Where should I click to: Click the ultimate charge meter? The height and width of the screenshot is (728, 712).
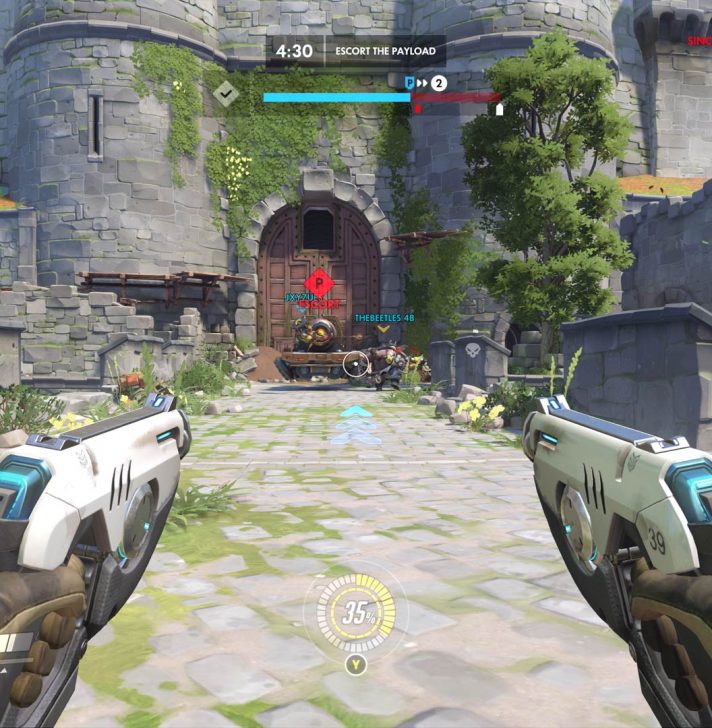click(357, 614)
